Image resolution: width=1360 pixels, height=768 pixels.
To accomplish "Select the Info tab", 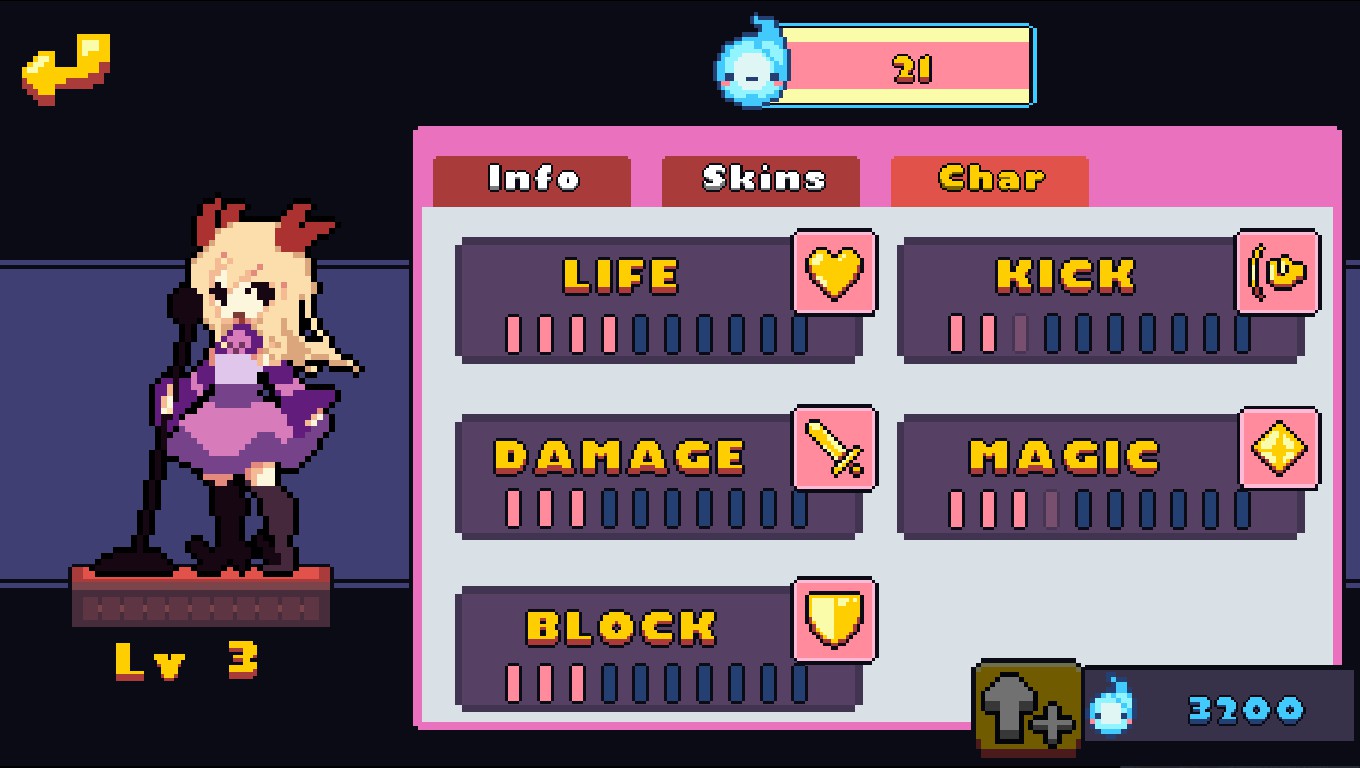I will pos(532,180).
